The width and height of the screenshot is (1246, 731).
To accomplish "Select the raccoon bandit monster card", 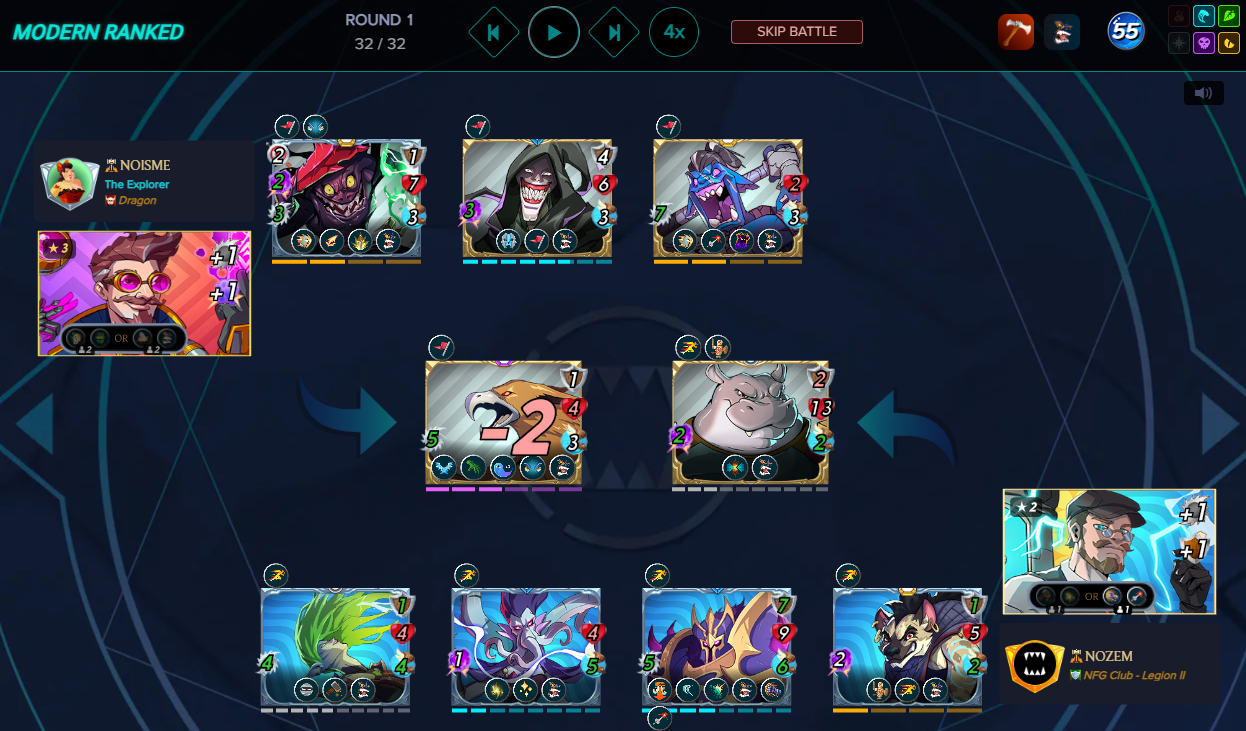I will click(907, 646).
